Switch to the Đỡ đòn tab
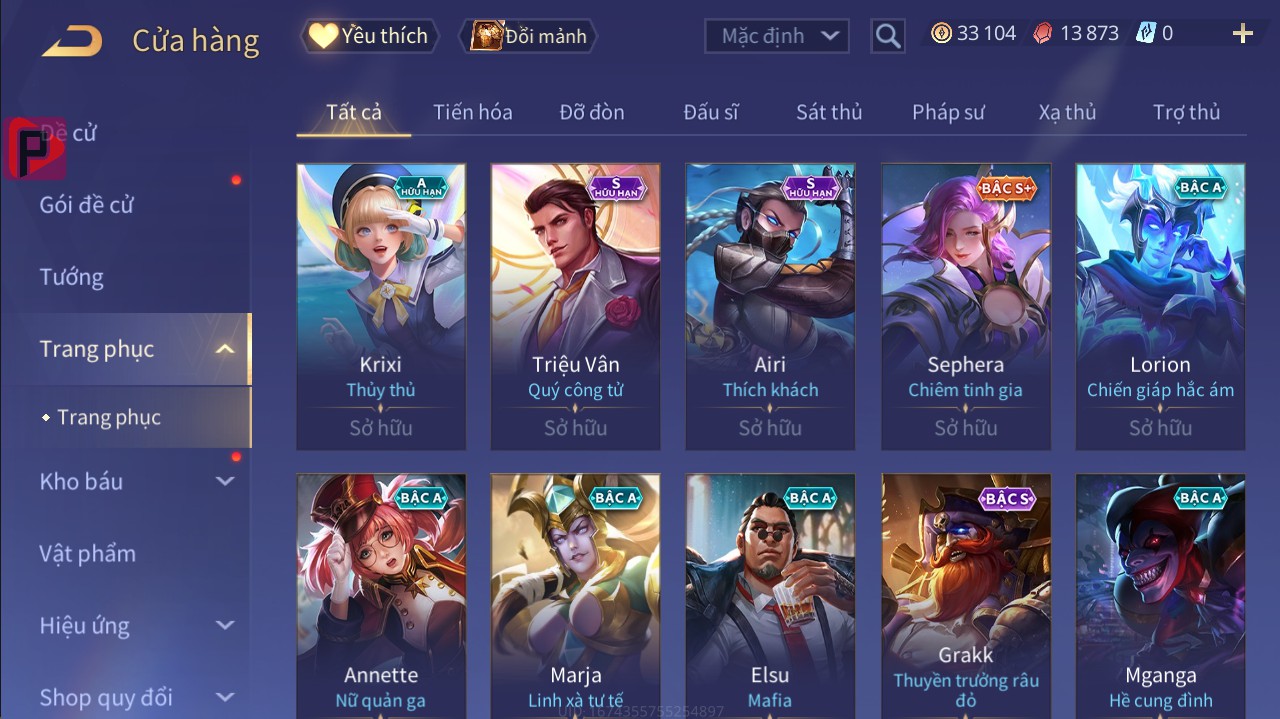The height and width of the screenshot is (719, 1280). pos(592,112)
